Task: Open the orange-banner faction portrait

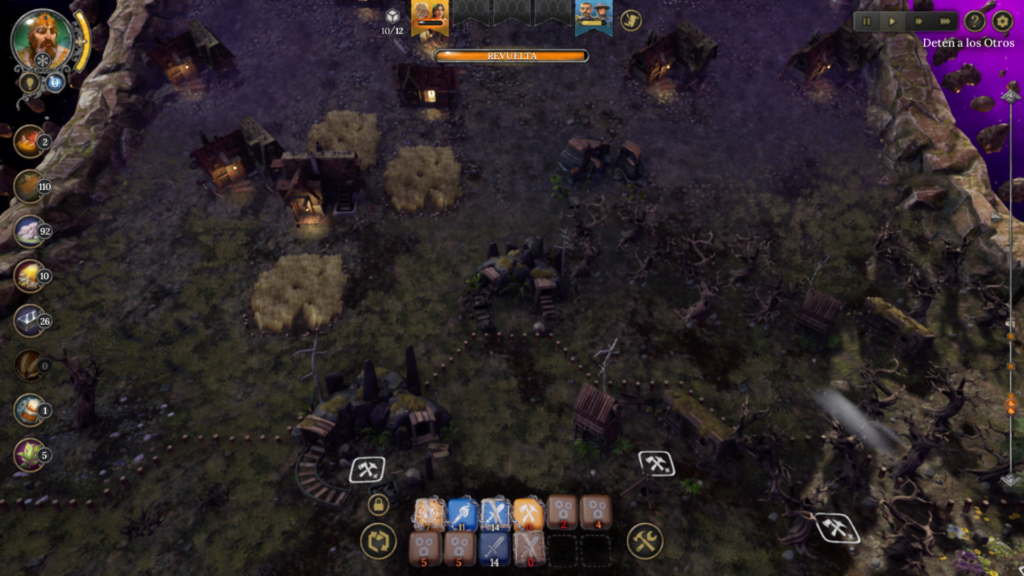Action: click(x=429, y=15)
